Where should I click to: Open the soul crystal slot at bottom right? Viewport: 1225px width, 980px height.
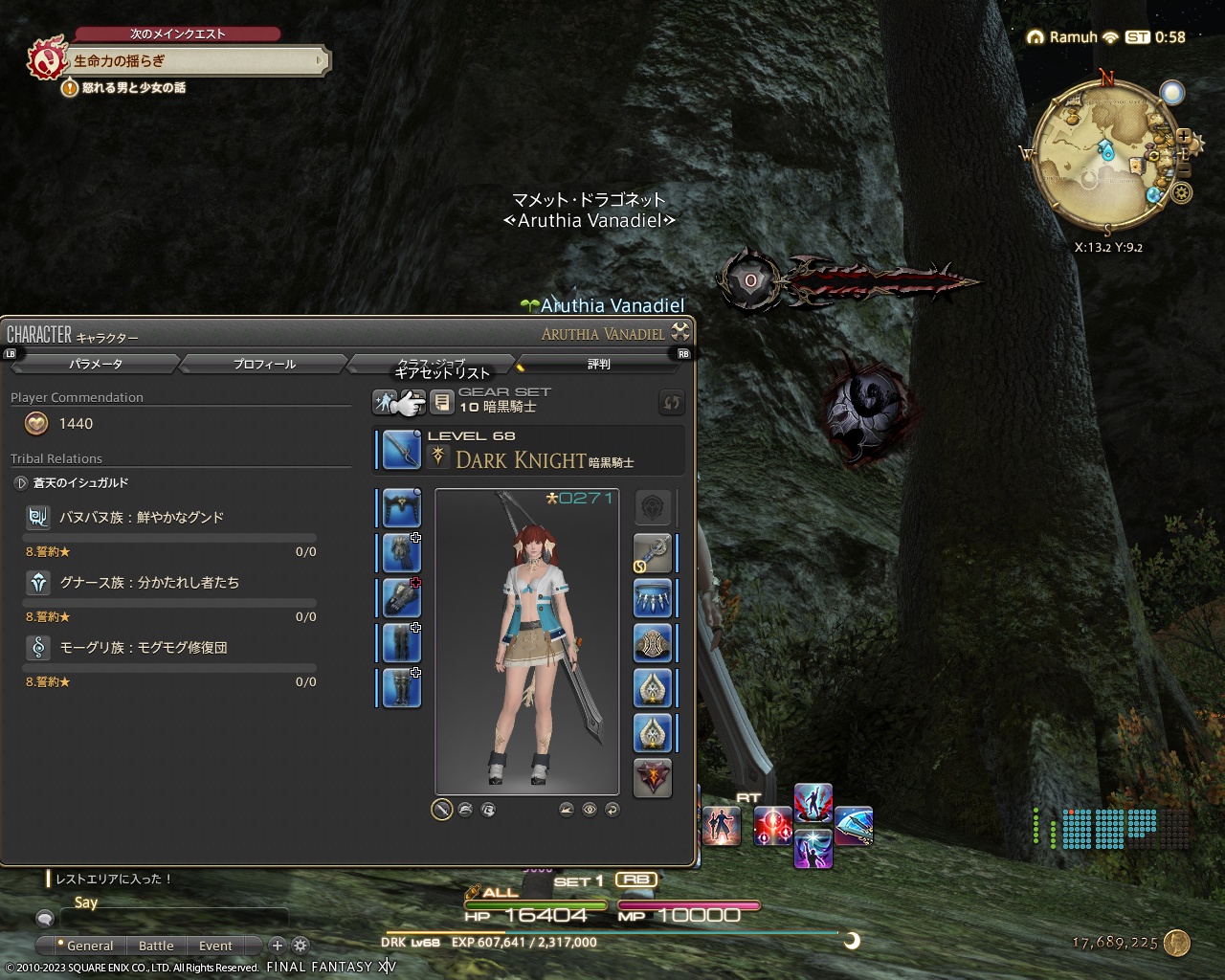(655, 778)
